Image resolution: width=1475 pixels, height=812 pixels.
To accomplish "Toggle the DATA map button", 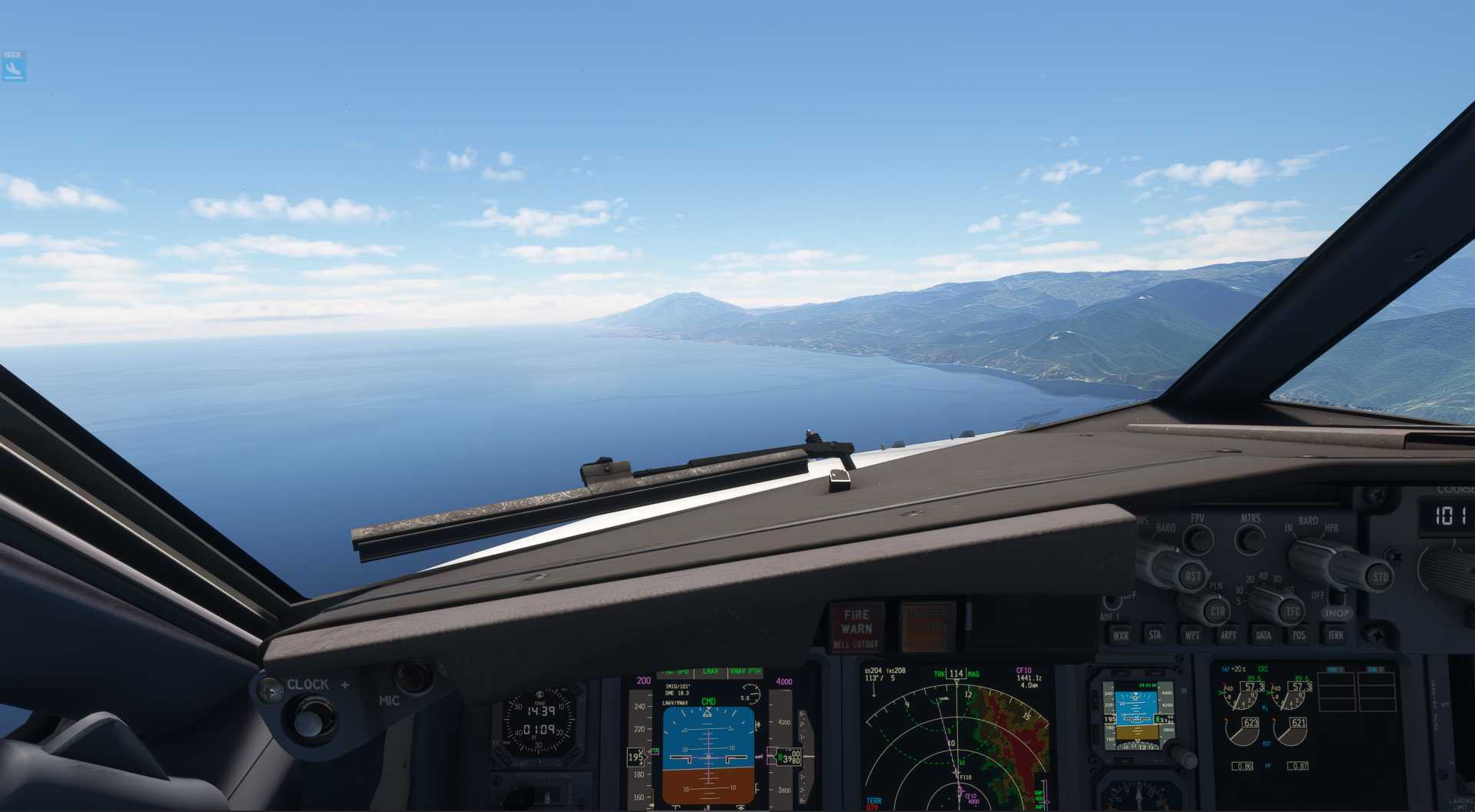I will [x=1263, y=635].
